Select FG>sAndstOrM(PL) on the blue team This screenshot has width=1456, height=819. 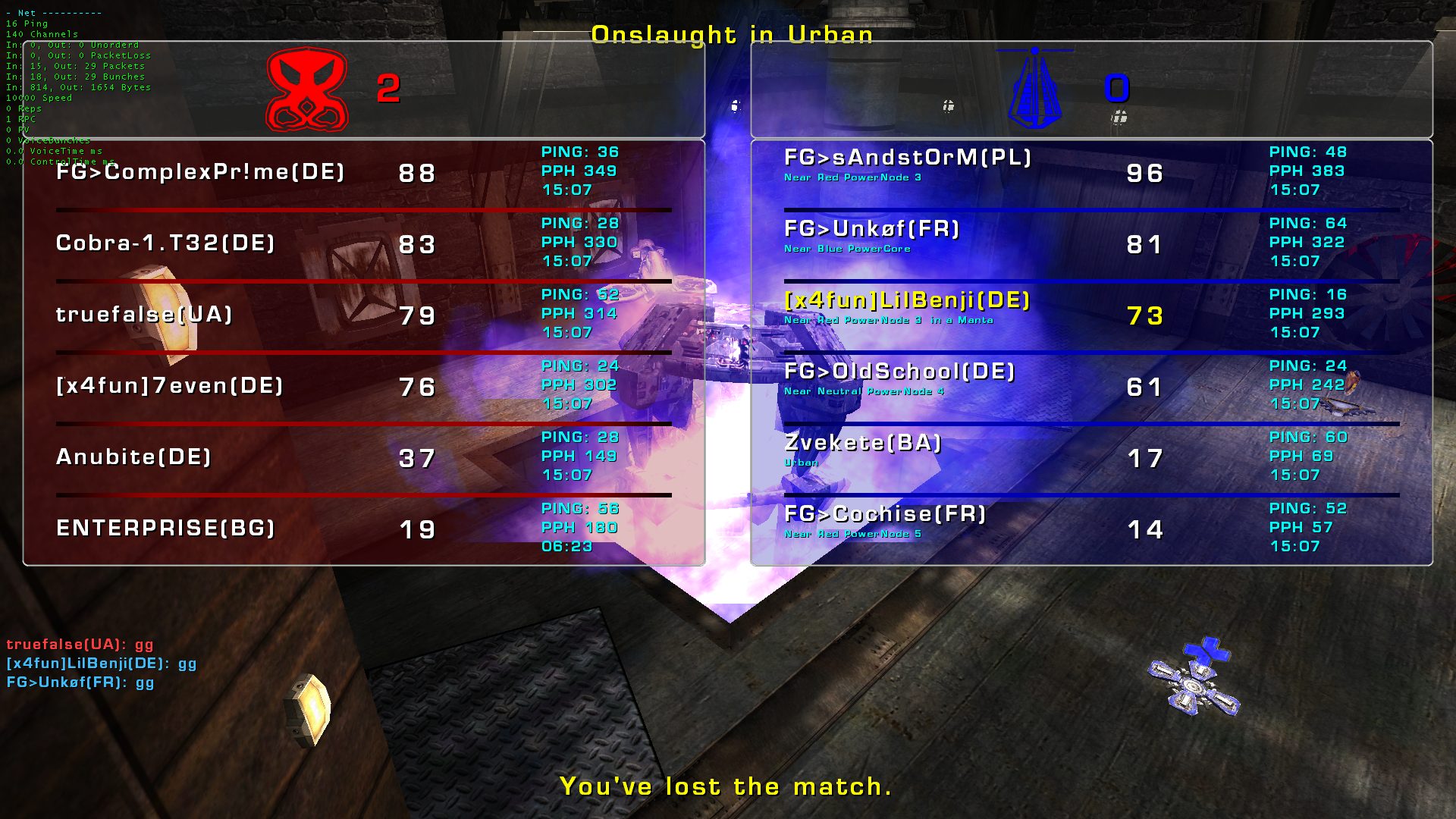click(x=908, y=158)
